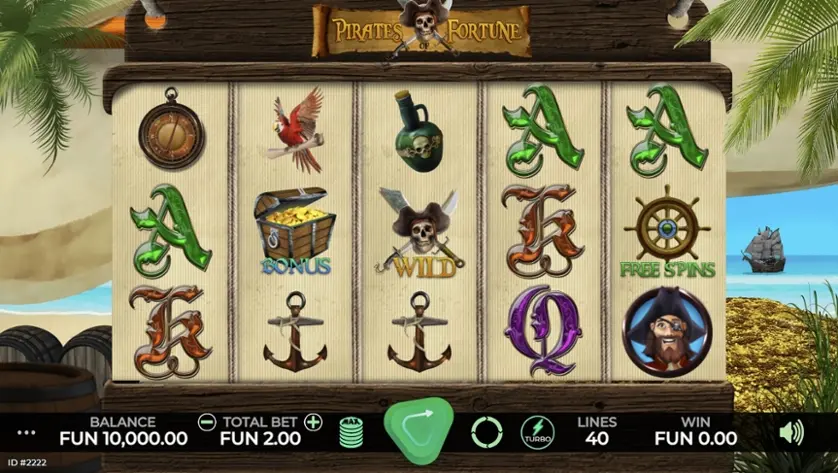Increase the total bet with plus
This screenshot has width=838, height=473.
pos(313,422)
